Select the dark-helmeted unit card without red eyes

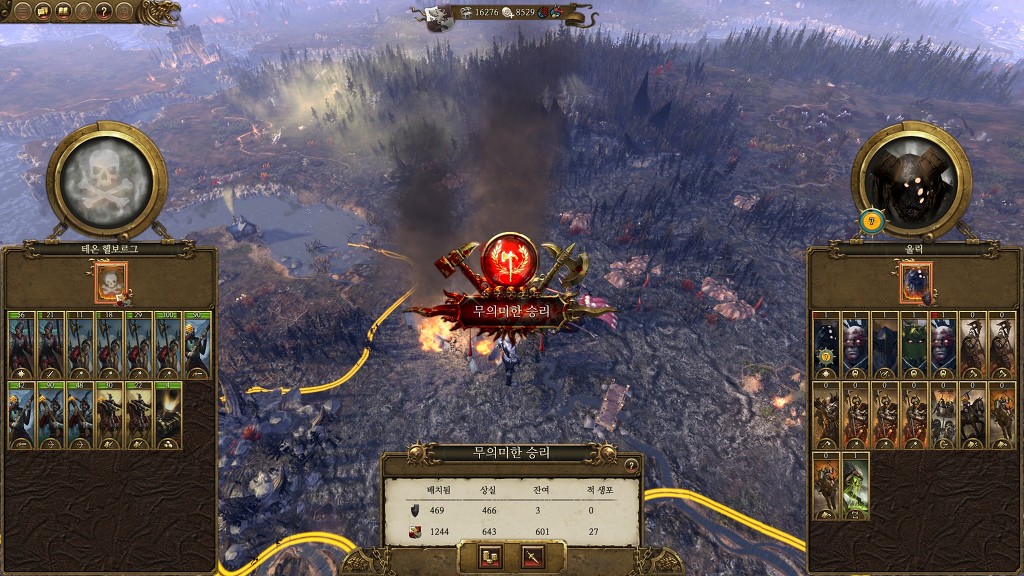[884, 346]
